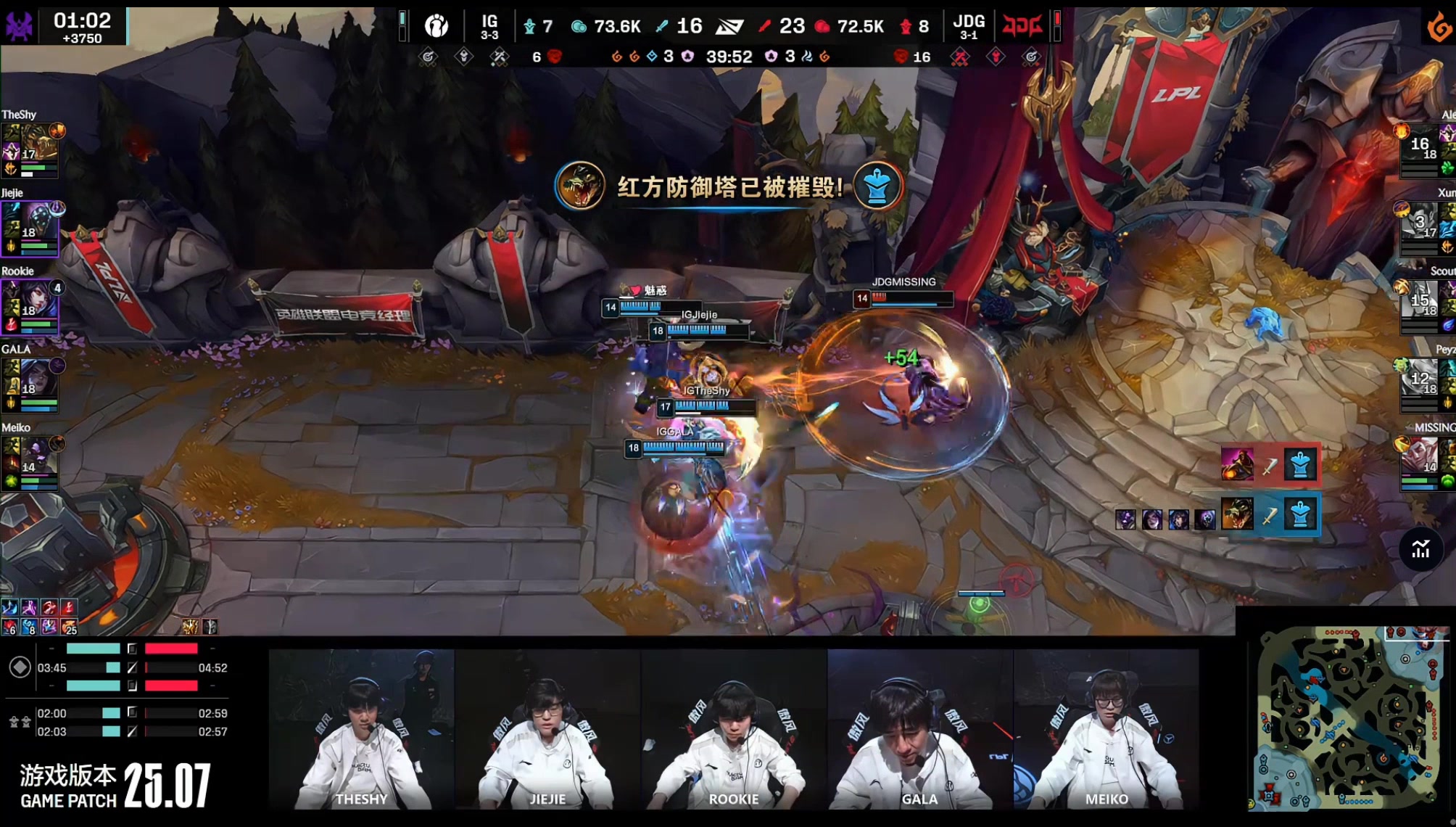Show the ROOKIE player camera
This screenshot has height=827, width=1456.
click(734, 729)
